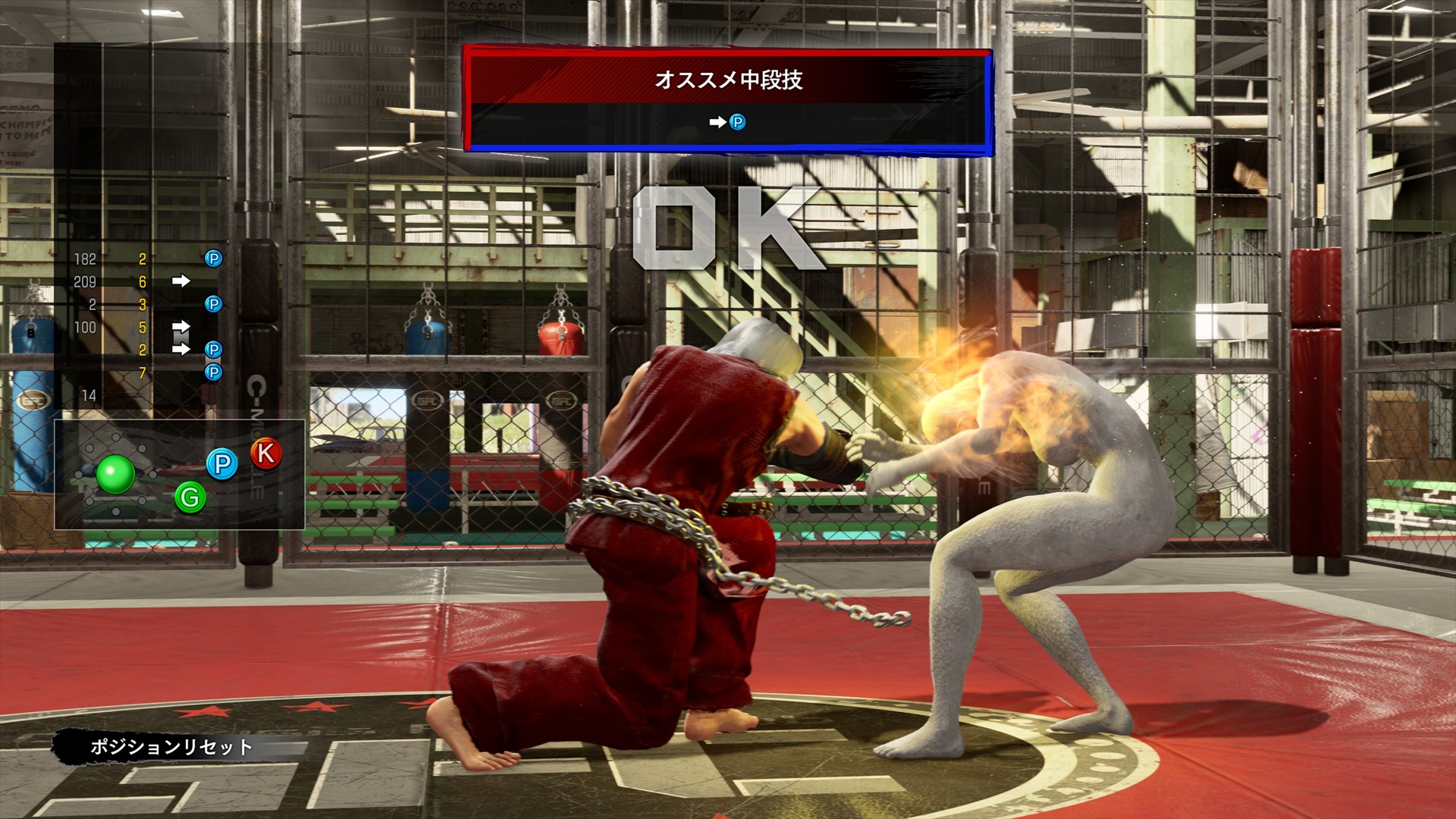1456x819 pixels.
Task: Click the ポジションリセット label
Action: pos(172,744)
